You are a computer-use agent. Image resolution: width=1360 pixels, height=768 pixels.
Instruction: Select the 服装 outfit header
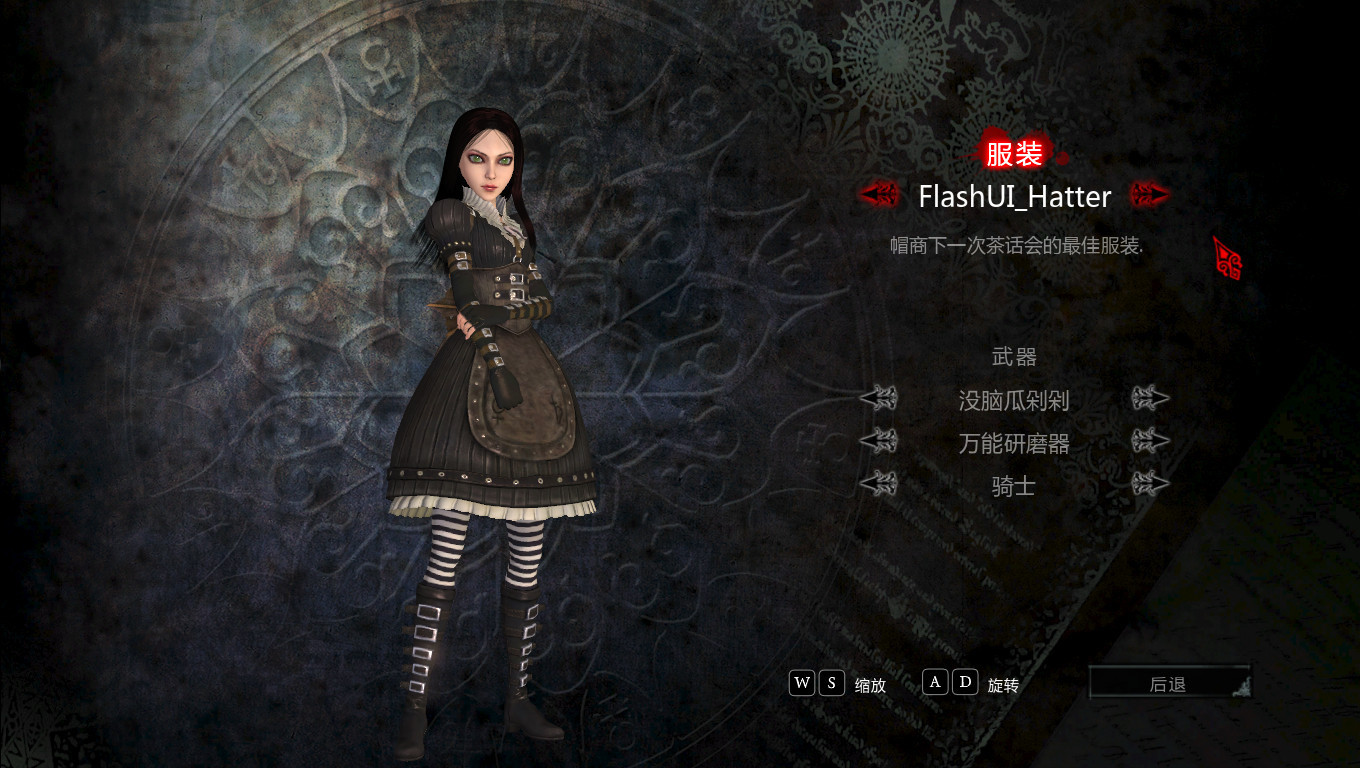pyautogui.click(x=1014, y=154)
